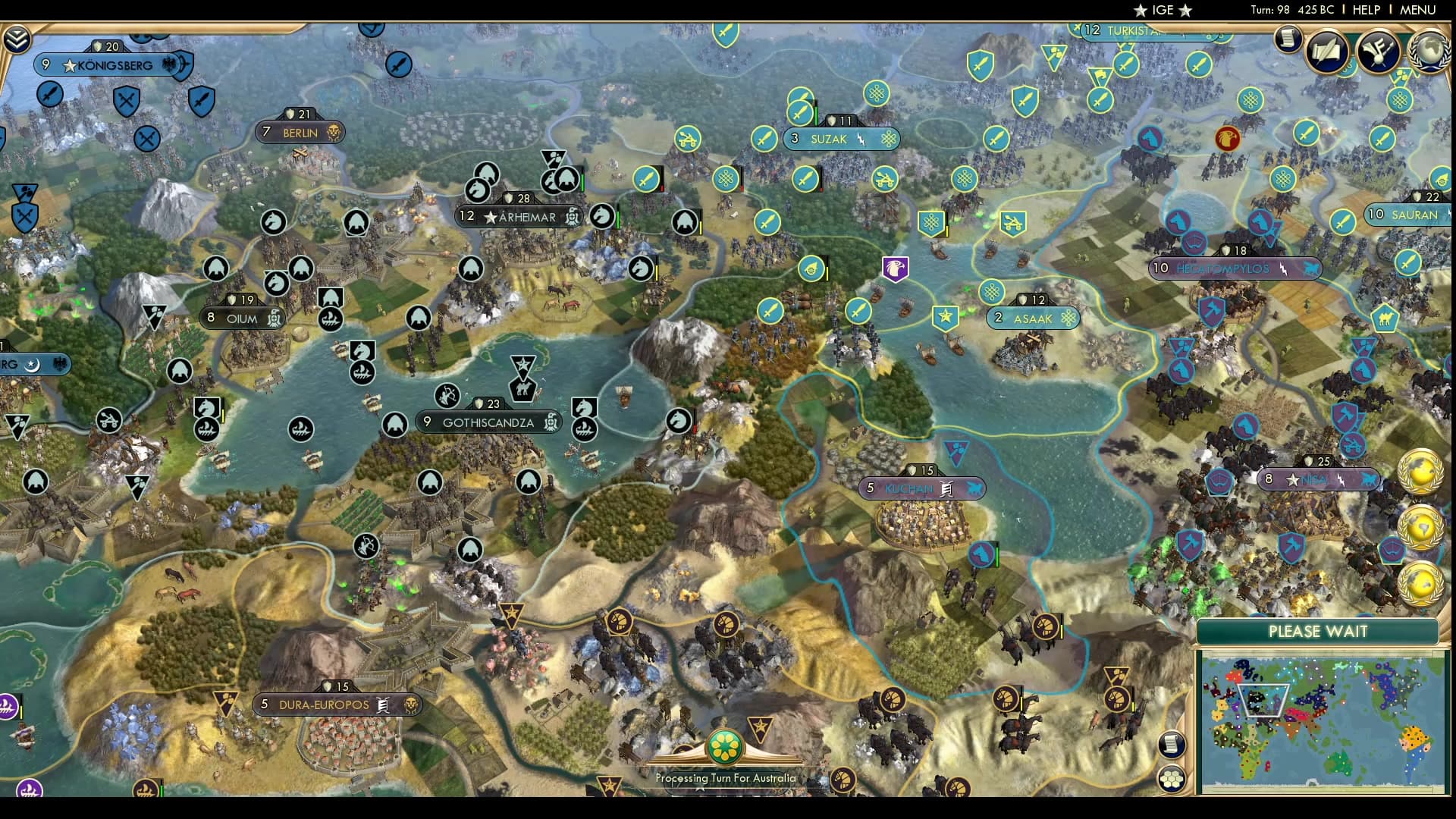Open HELP from the top bar
This screenshot has height=819, width=1456.
(x=1365, y=10)
